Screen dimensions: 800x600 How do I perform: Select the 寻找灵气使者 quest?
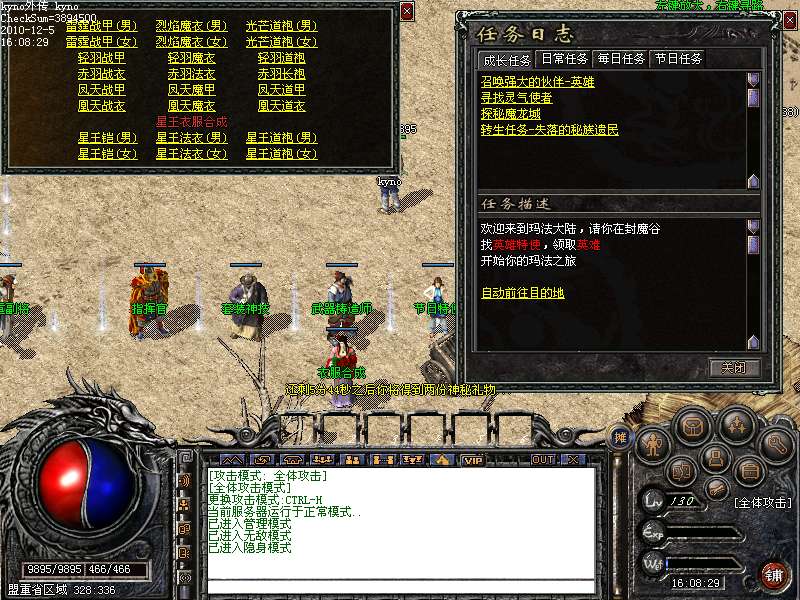(x=516, y=98)
